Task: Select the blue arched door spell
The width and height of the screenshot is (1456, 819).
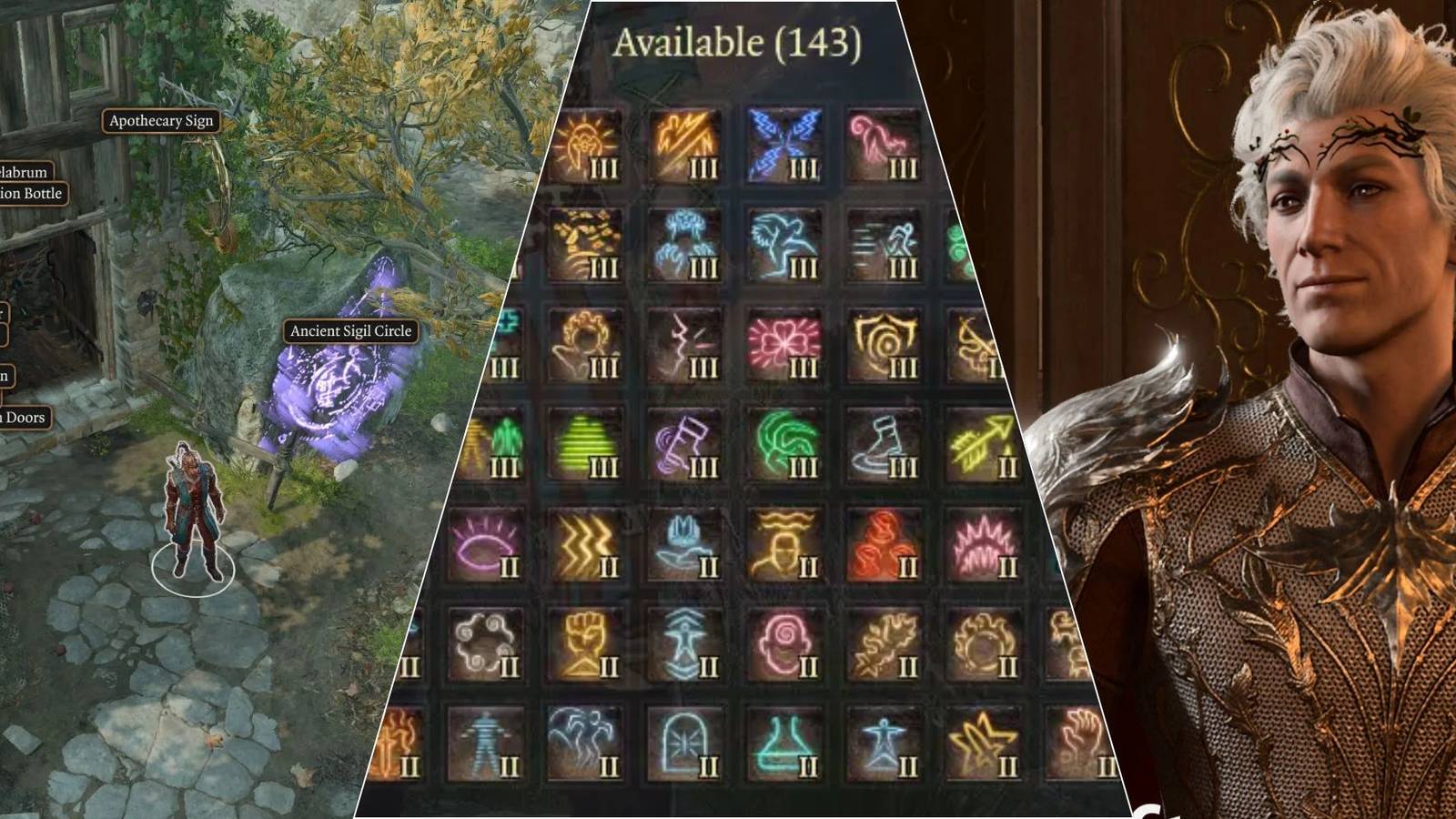Action: [x=684, y=745]
